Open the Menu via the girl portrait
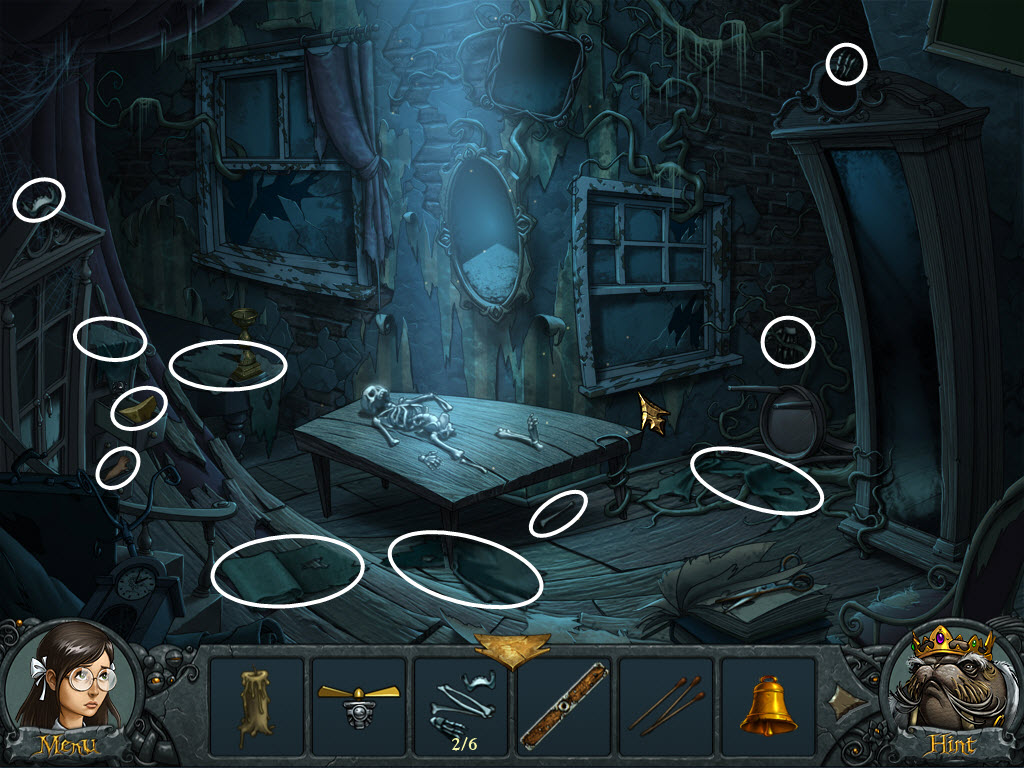Image resolution: width=1024 pixels, height=768 pixels. pyautogui.click(x=68, y=692)
